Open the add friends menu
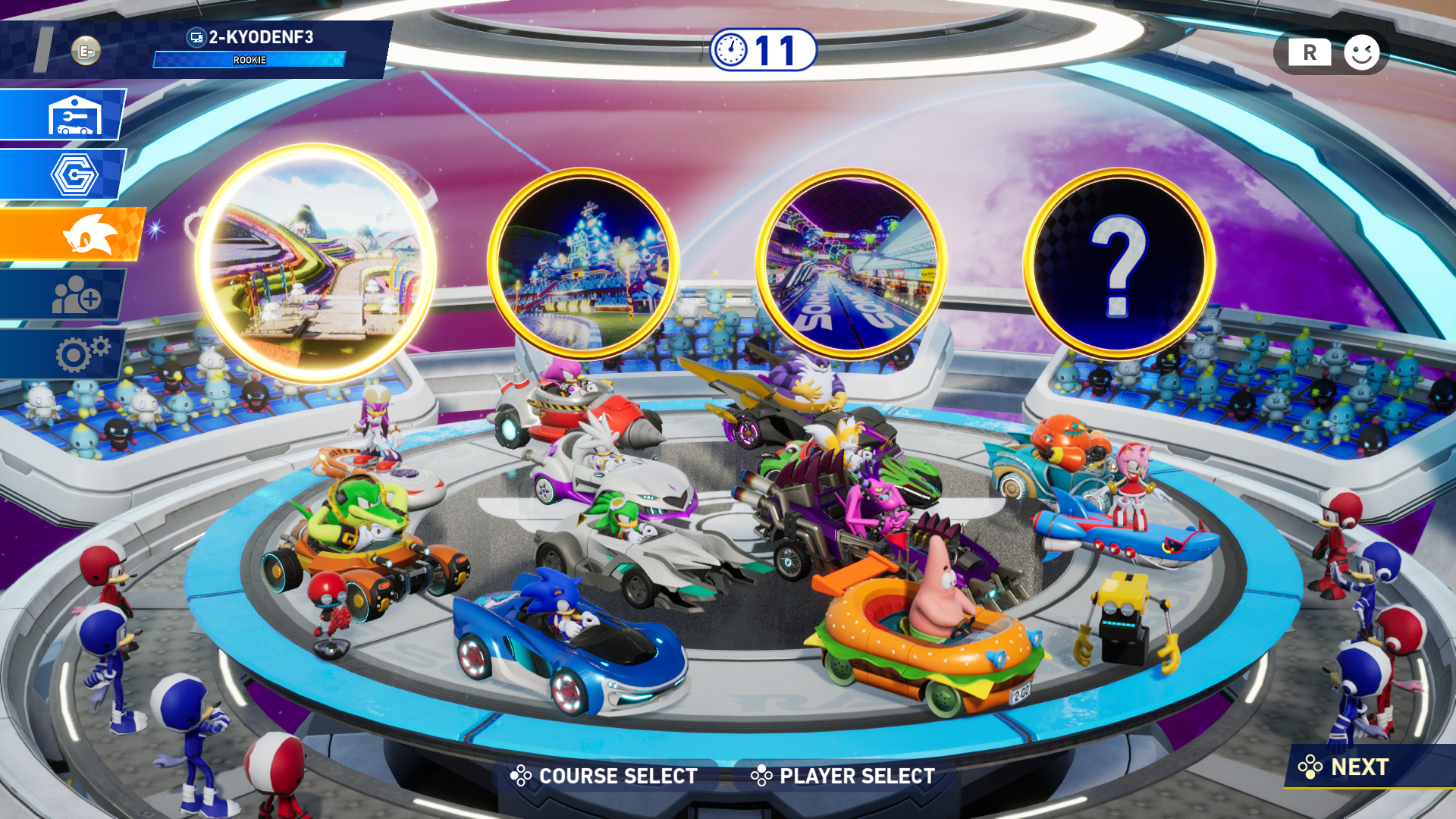The height and width of the screenshot is (819, 1456). [x=73, y=295]
